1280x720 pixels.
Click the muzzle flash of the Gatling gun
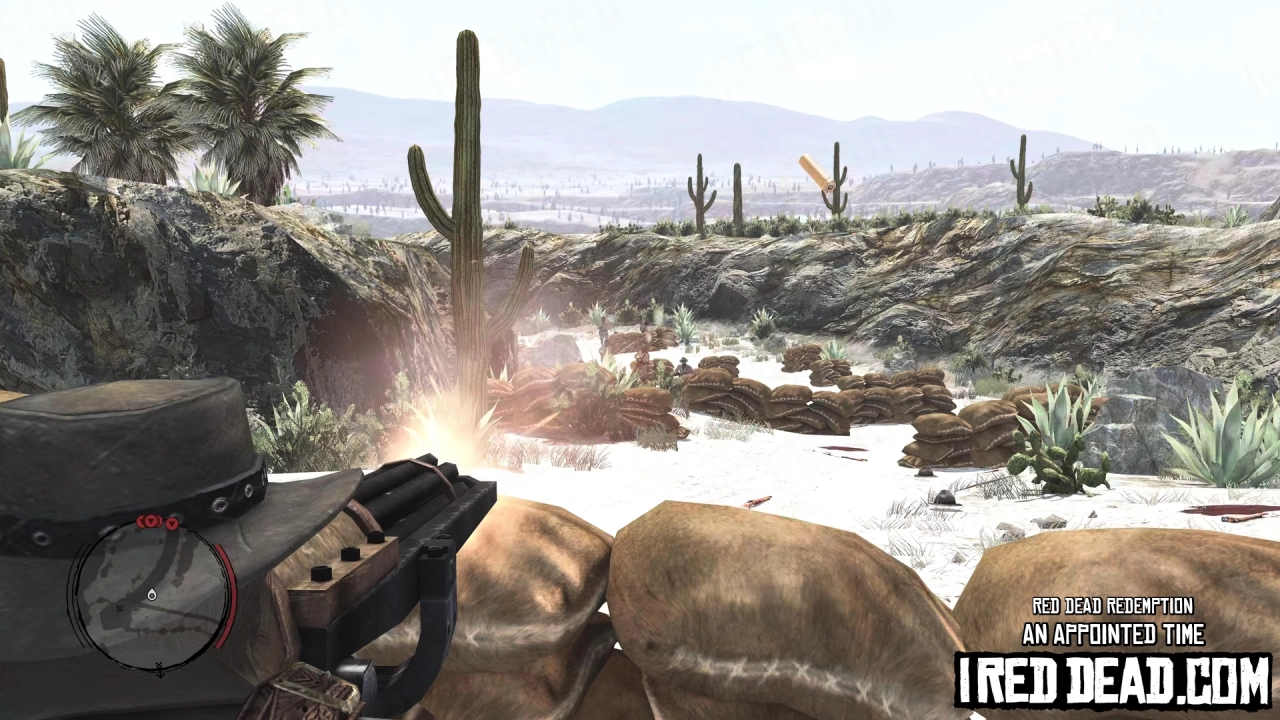[x=443, y=430]
